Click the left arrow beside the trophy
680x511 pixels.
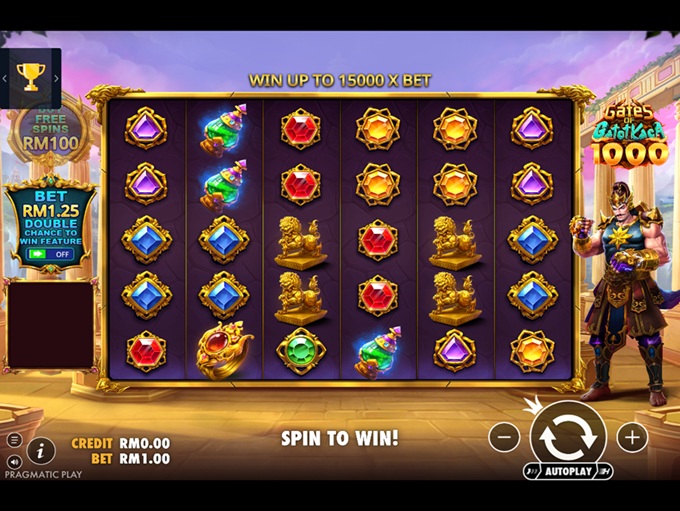(5, 78)
